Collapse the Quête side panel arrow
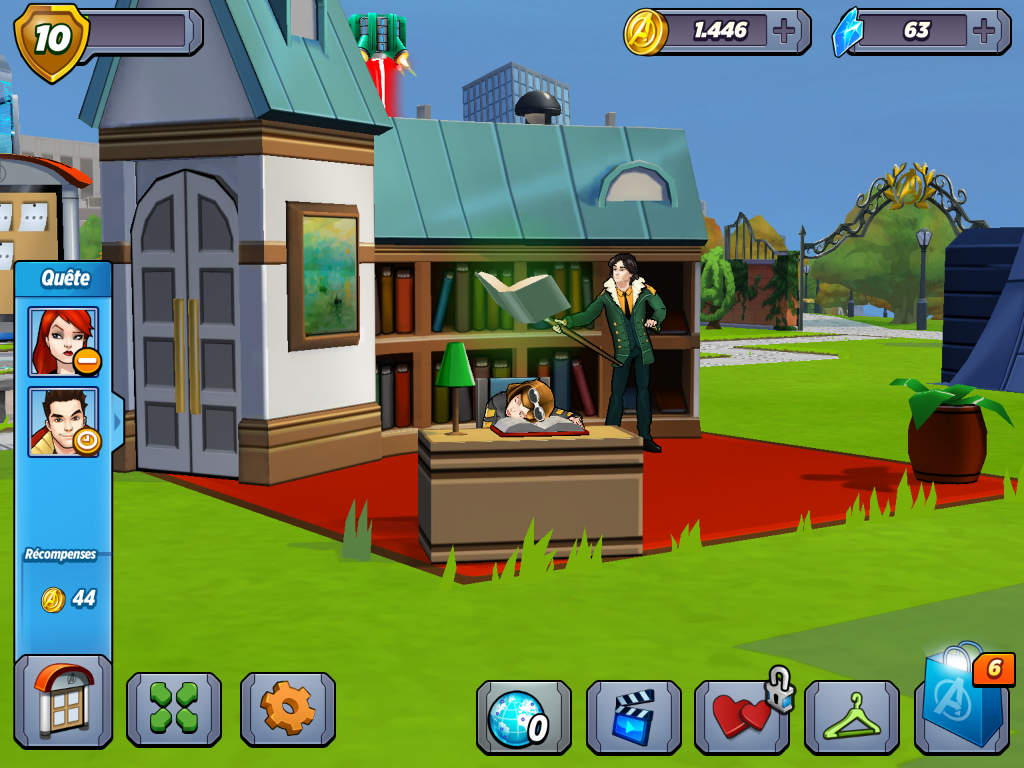 coord(117,422)
